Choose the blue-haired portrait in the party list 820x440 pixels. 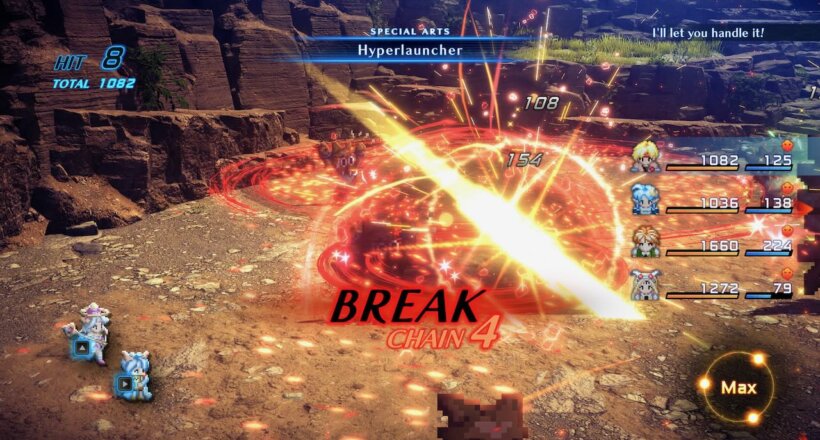pyautogui.click(x=644, y=200)
